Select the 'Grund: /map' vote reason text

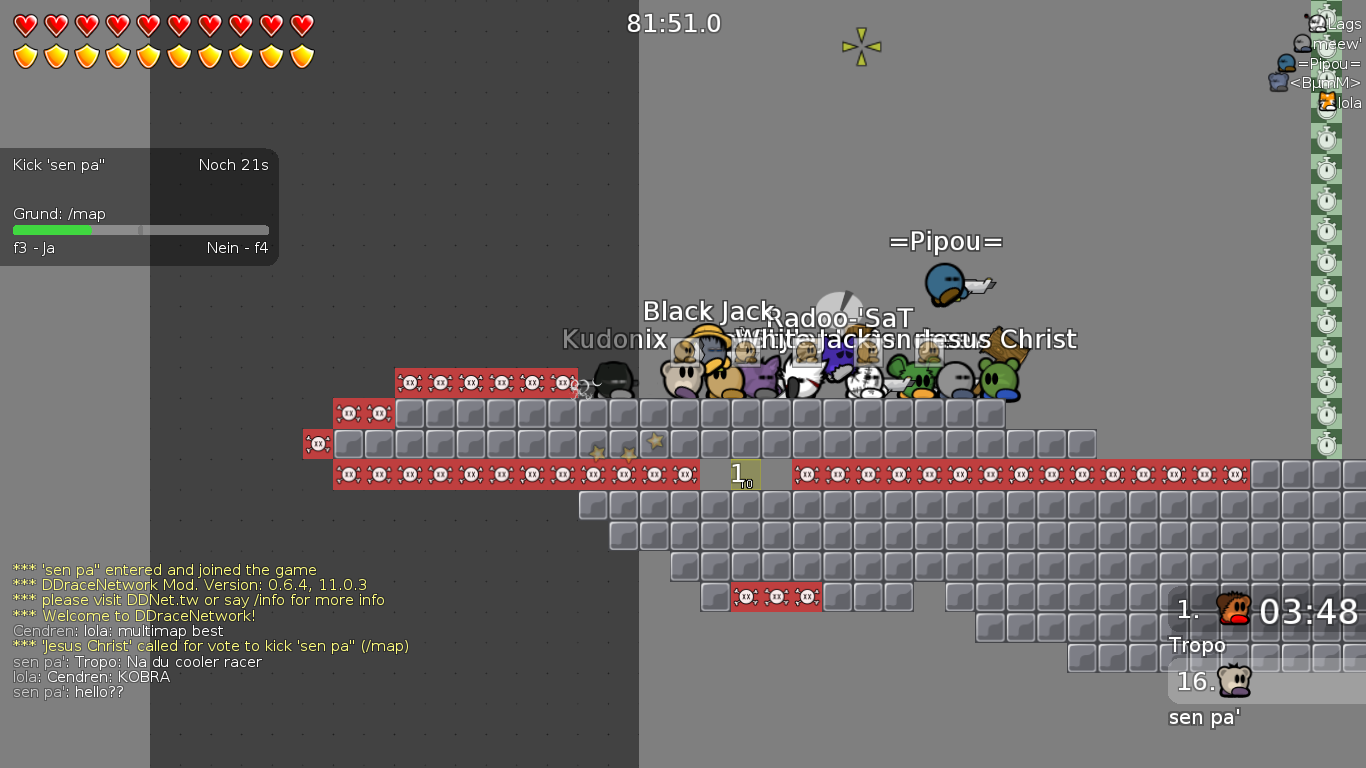[62, 213]
